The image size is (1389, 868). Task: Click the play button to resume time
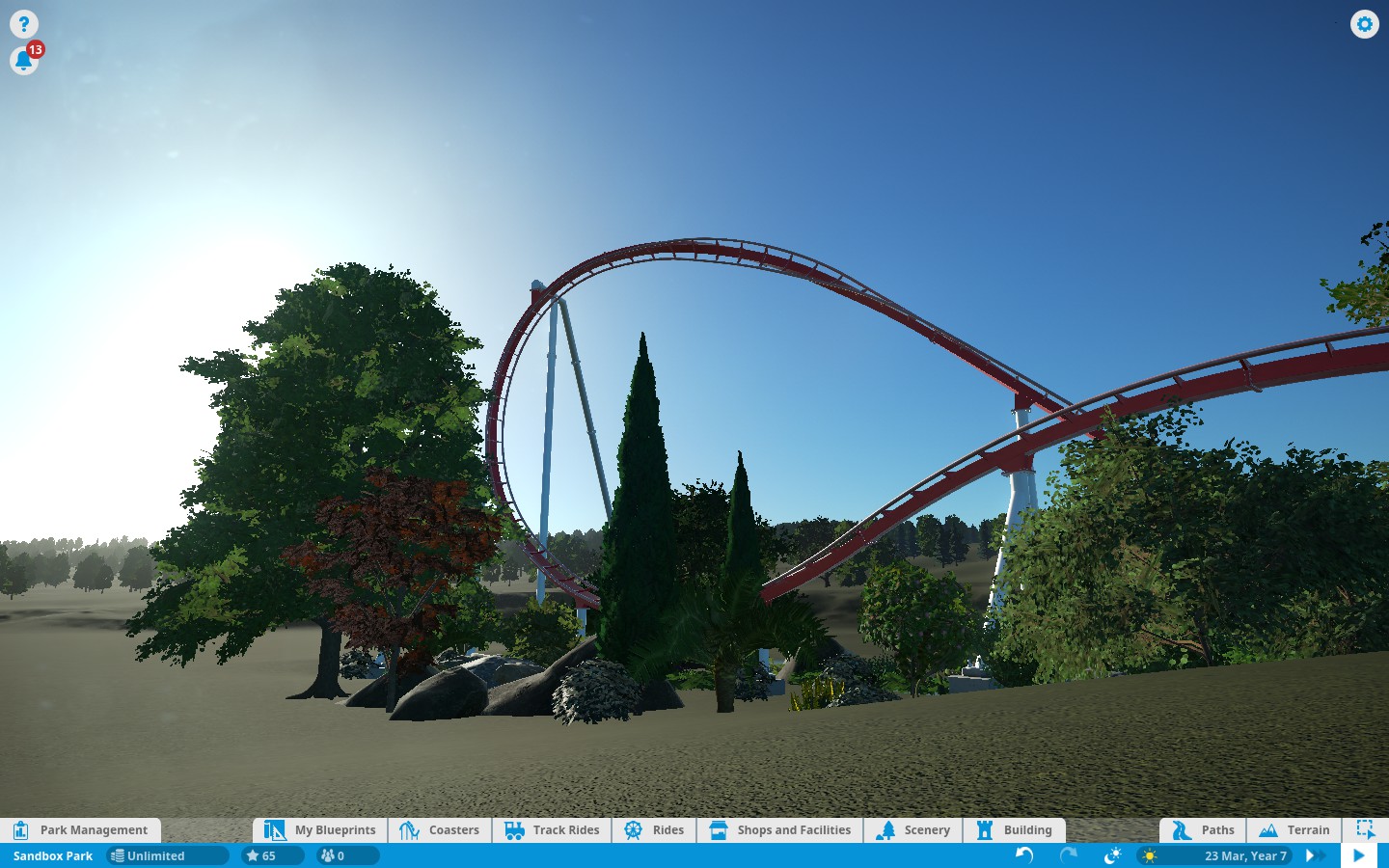(x=1358, y=855)
